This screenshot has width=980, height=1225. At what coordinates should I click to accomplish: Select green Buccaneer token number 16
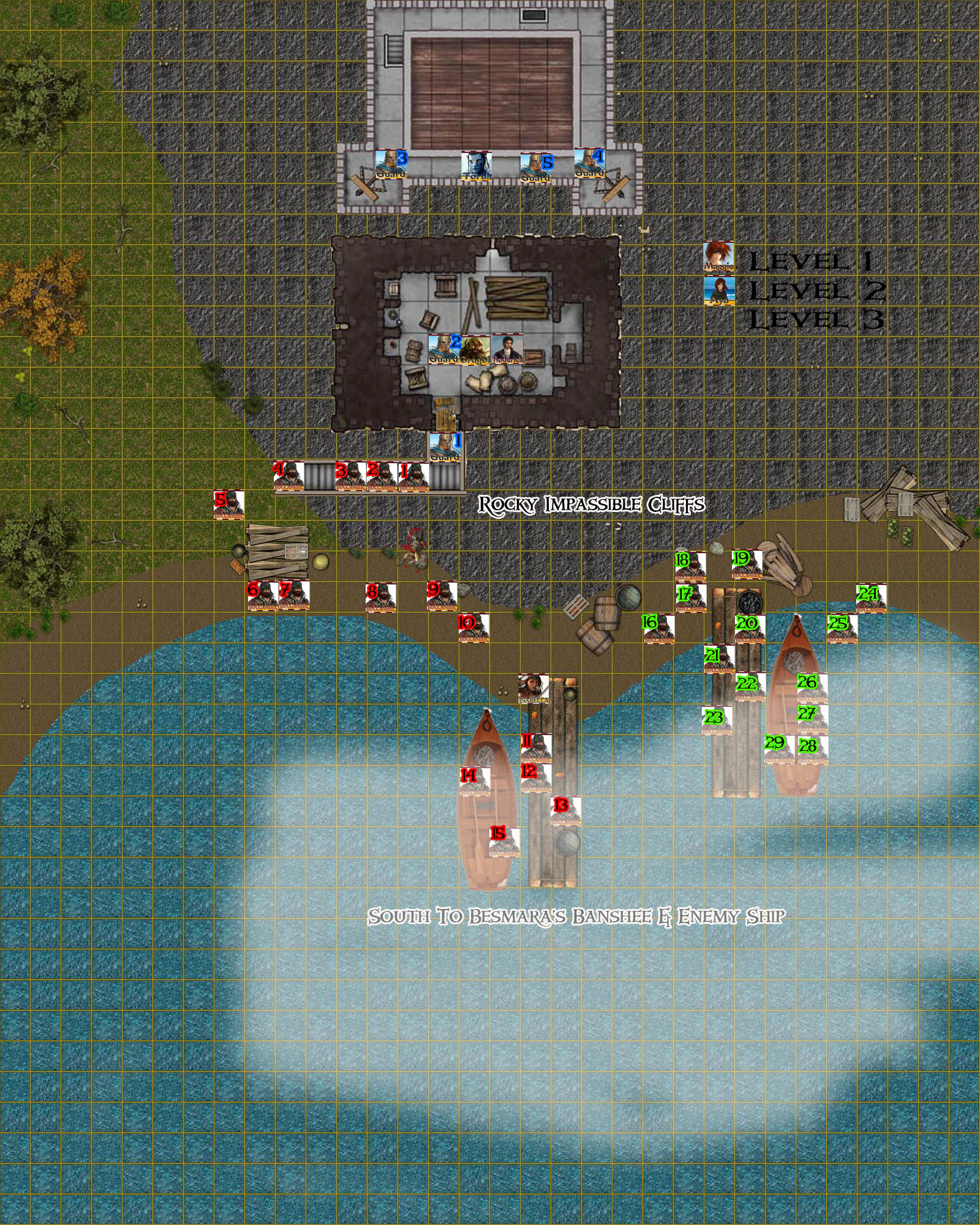click(658, 628)
